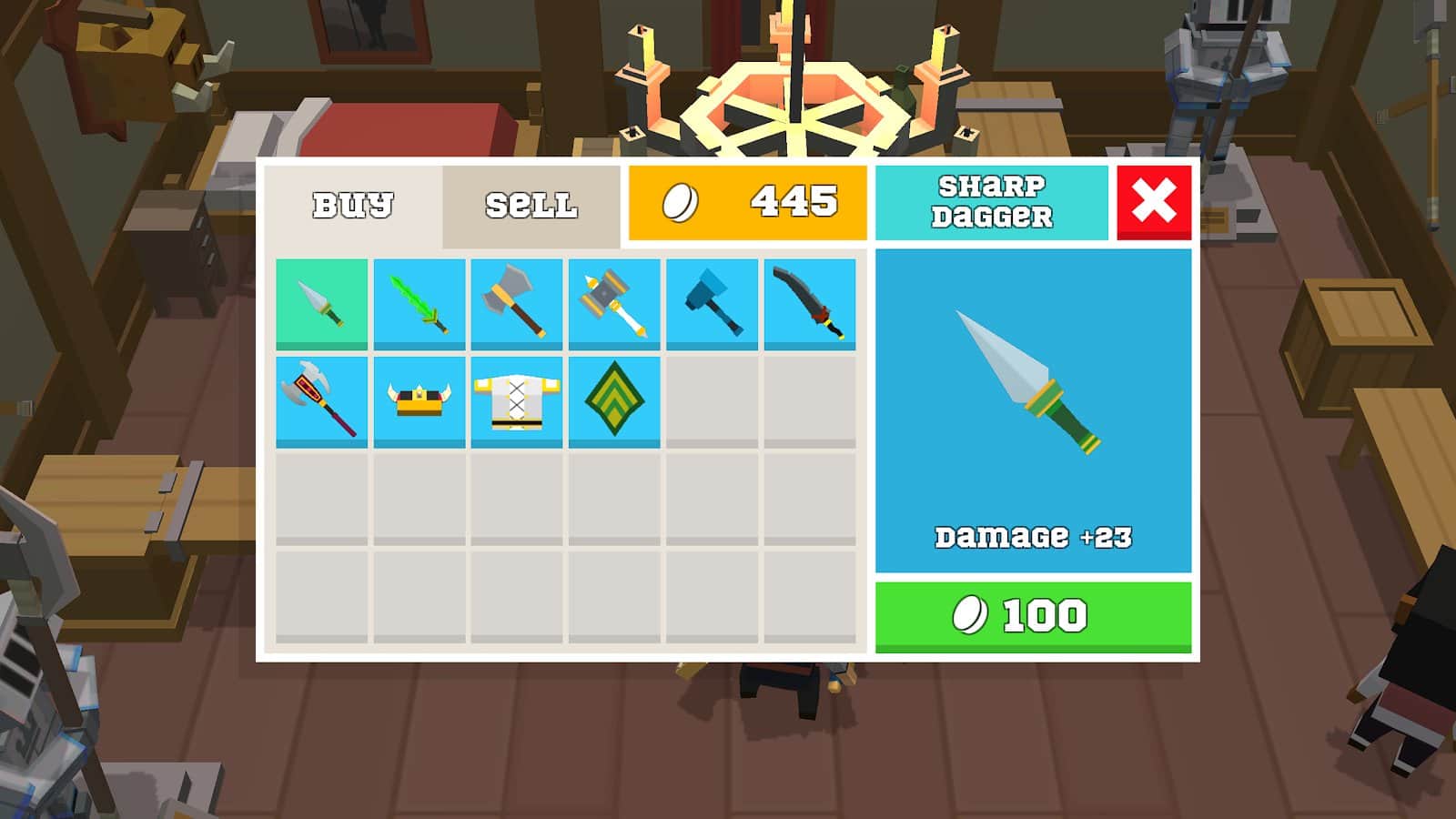Close the shop window
This screenshot has width=1456, height=819.
pyautogui.click(x=1154, y=202)
